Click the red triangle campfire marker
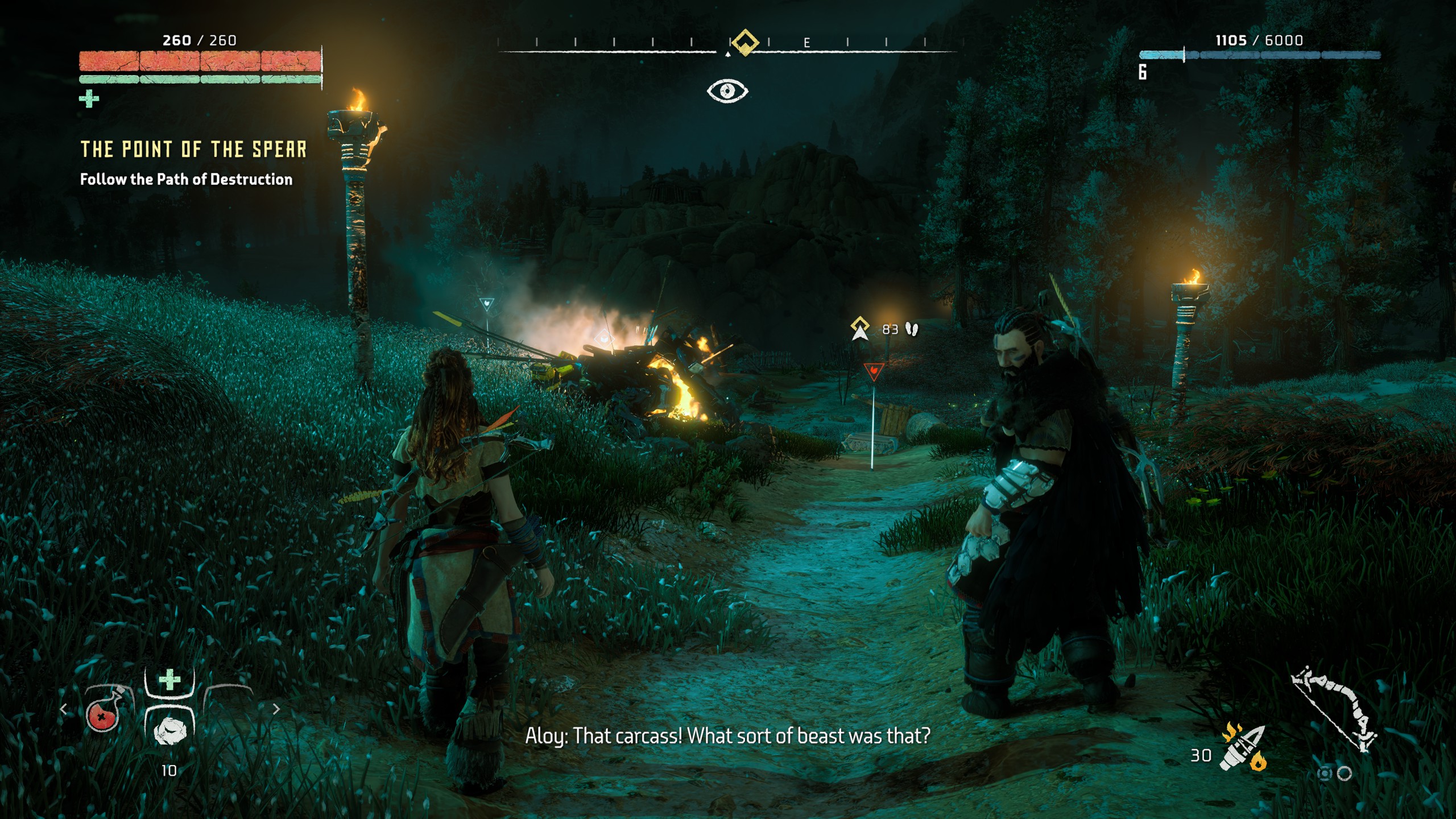The image size is (1456, 819). (x=873, y=371)
